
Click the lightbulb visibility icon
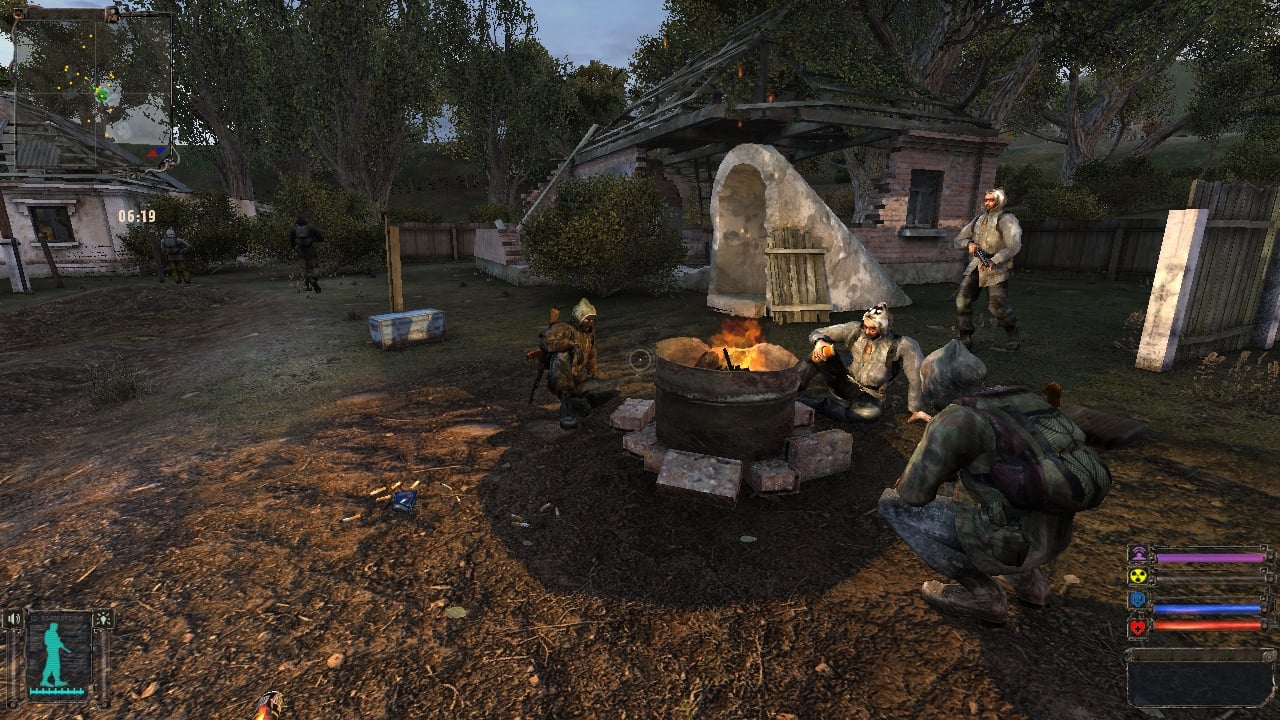tap(103, 620)
